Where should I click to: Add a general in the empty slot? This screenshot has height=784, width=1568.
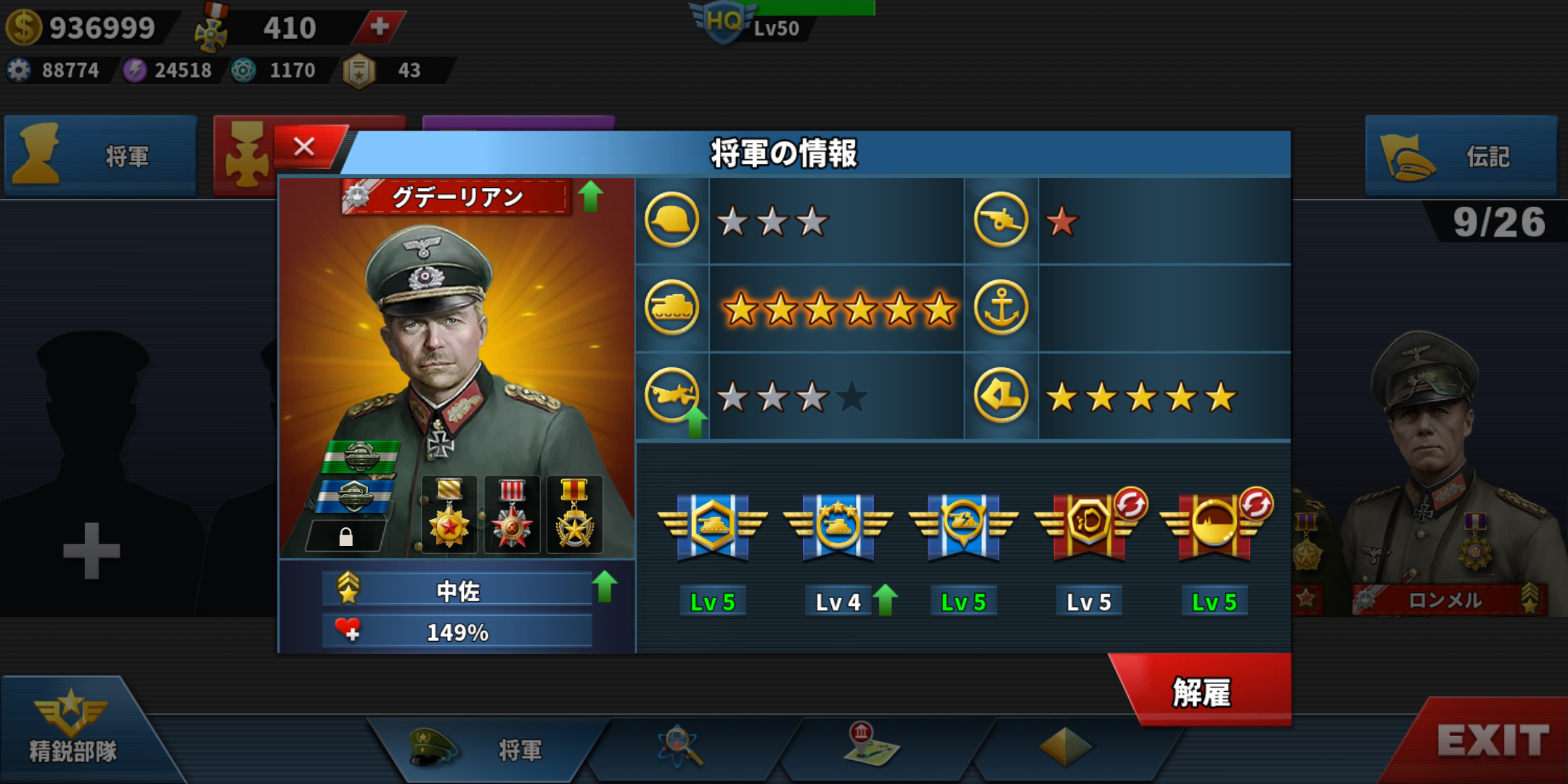(91, 550)
